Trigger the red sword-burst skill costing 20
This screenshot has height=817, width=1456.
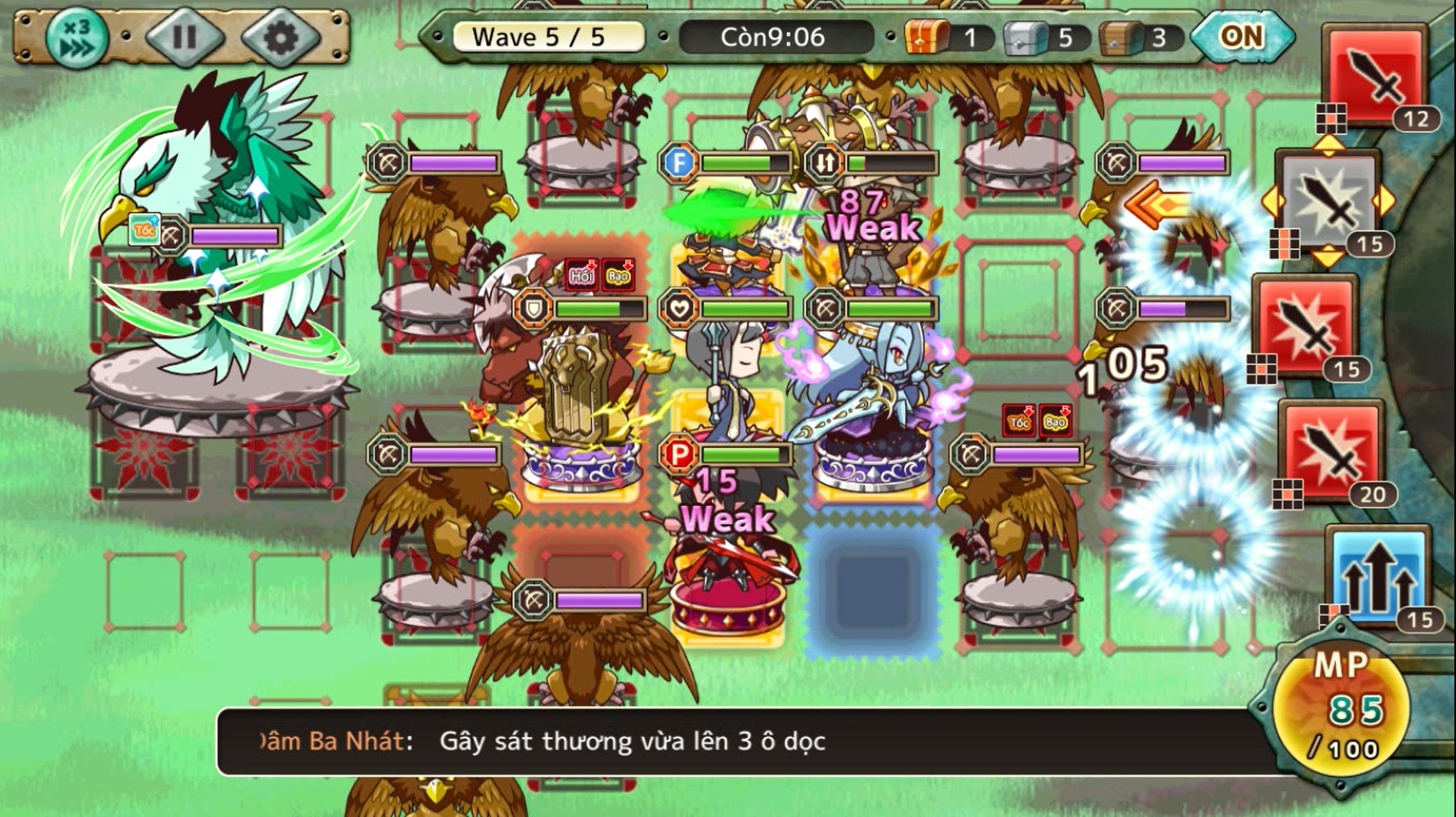1331,451
